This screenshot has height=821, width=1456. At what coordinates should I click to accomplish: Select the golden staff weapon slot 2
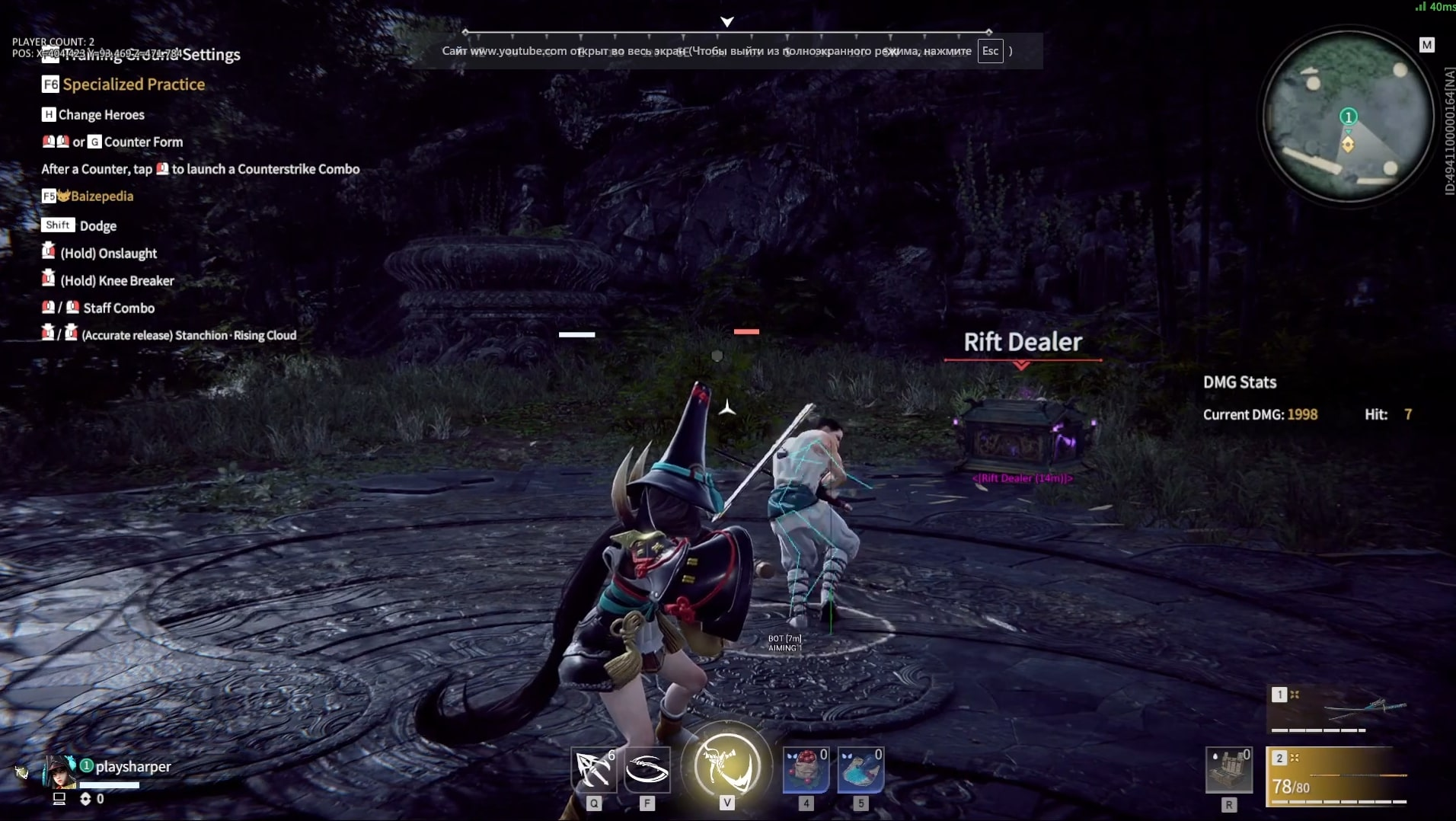[1337, 777]
